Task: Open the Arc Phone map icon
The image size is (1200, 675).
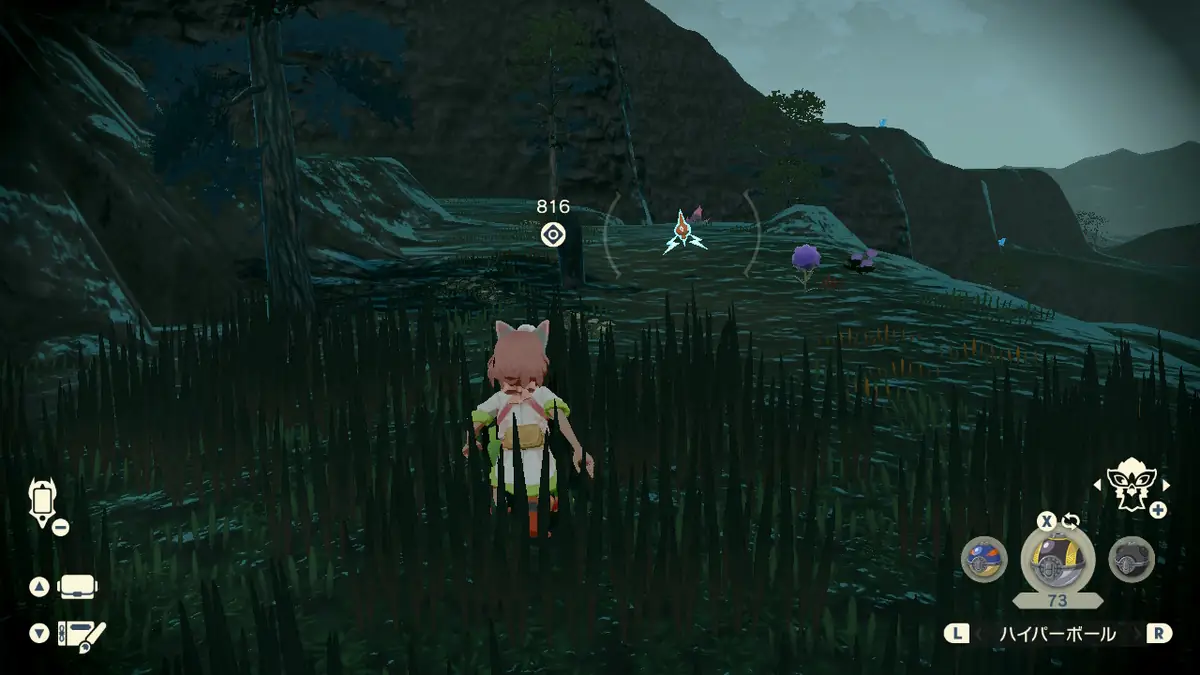Action: click(43, 501)
